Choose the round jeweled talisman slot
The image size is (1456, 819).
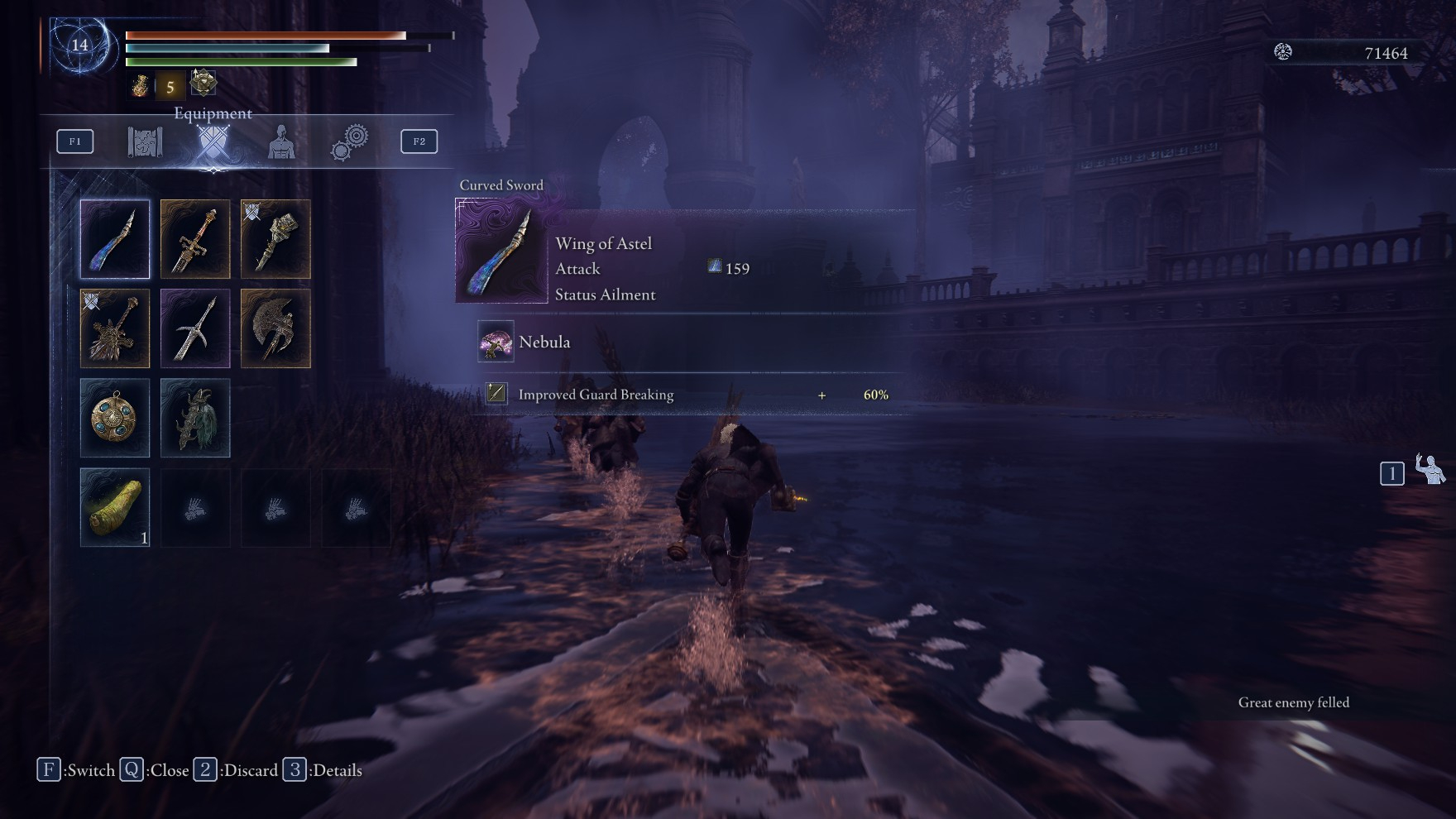coord(115,418)
